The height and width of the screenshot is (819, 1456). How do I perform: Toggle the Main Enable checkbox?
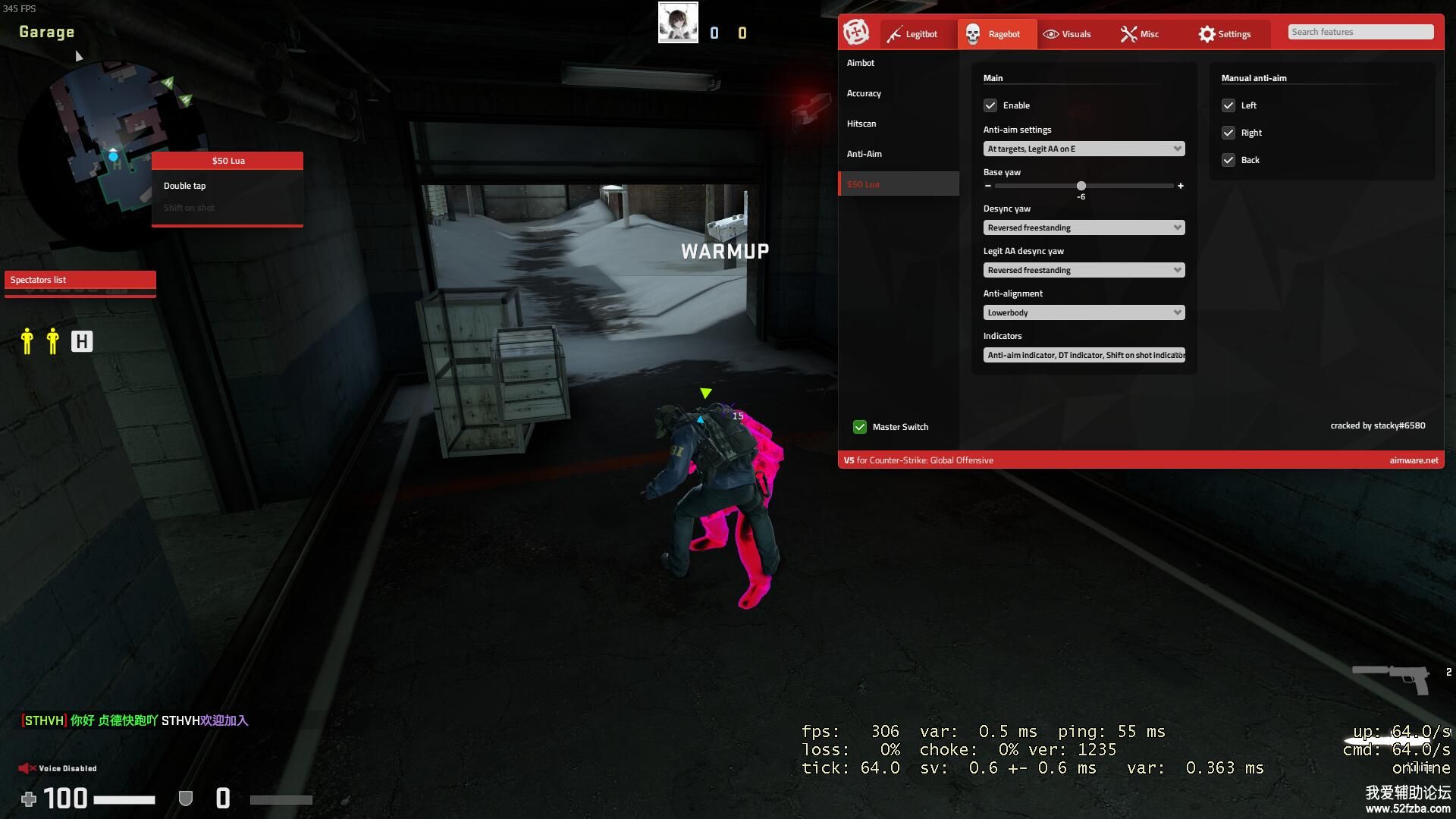coord(990,105)
